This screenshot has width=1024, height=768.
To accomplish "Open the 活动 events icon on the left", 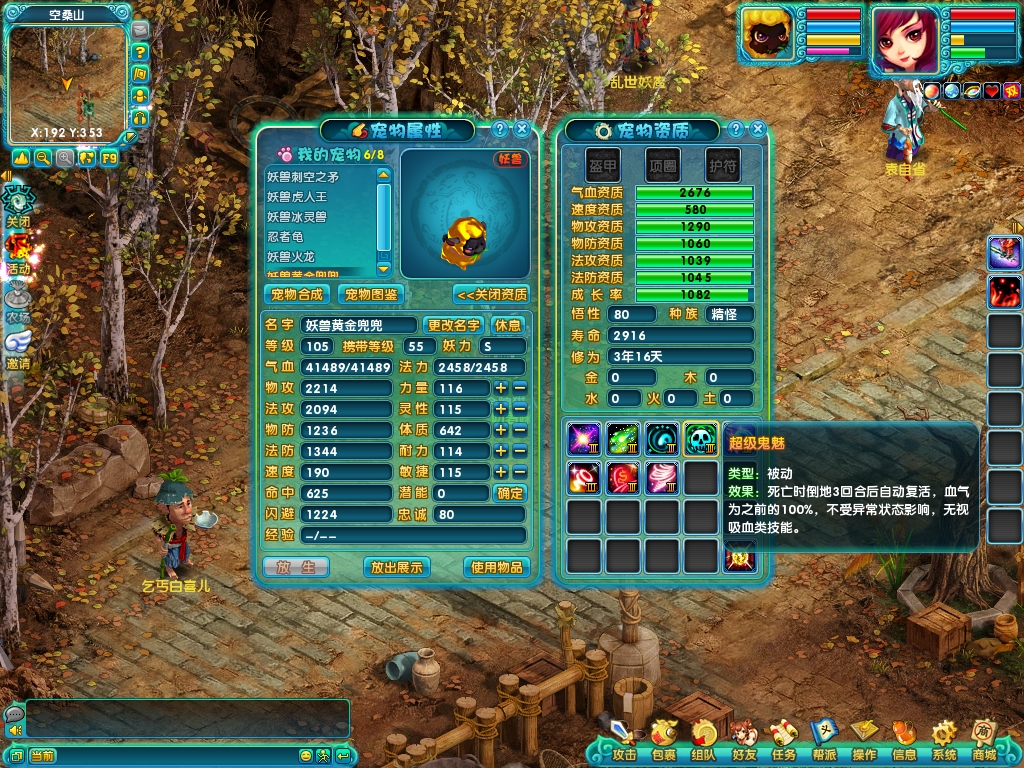I will coord(18,252).
